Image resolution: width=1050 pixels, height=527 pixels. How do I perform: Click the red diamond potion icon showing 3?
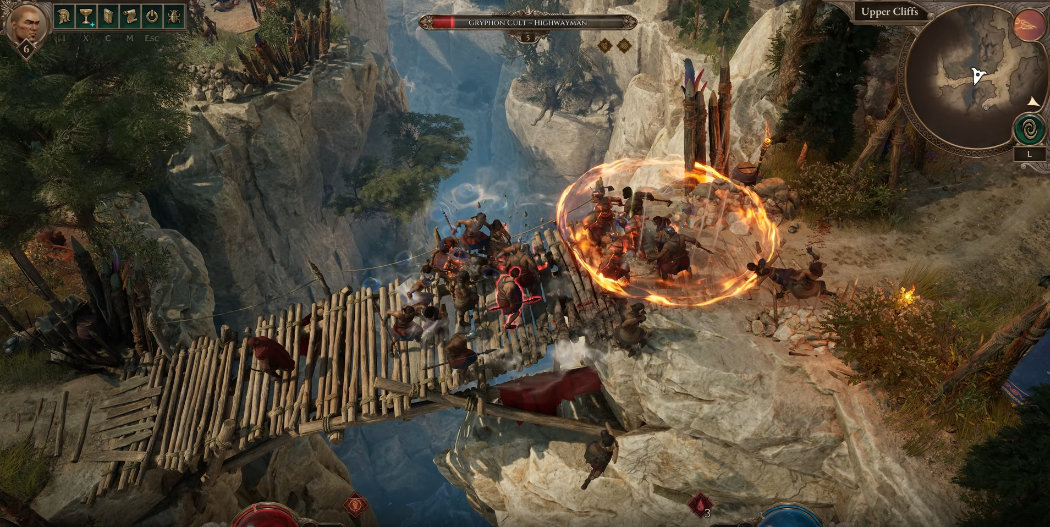pyautogui.click(x=701, y=503)
